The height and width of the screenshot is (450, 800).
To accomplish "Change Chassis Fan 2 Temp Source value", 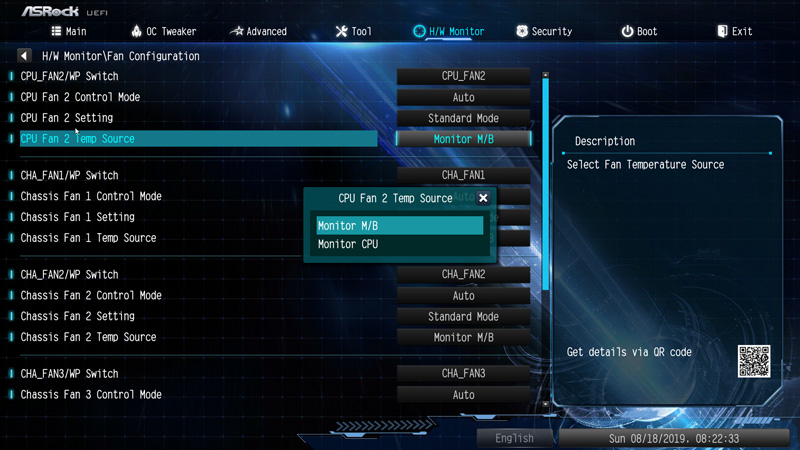I will (x=463, y=337).
